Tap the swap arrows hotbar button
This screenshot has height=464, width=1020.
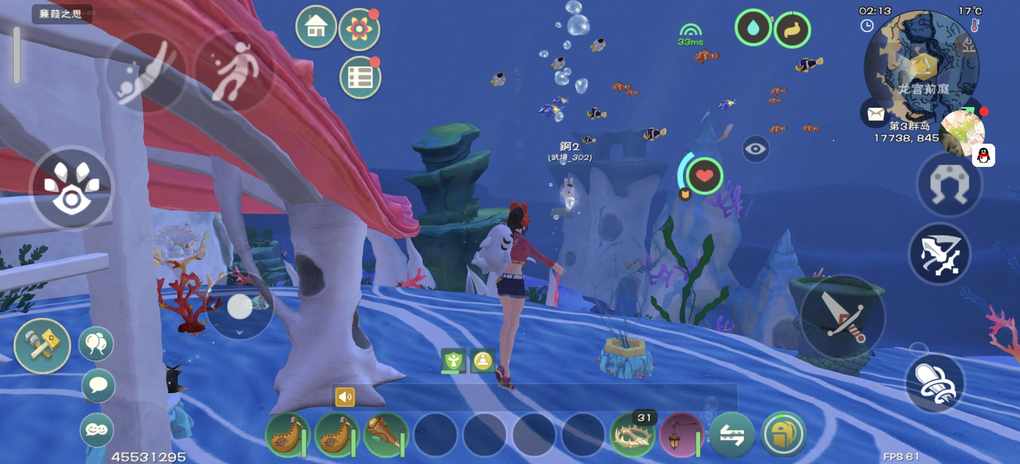click(x=732, y=434)
